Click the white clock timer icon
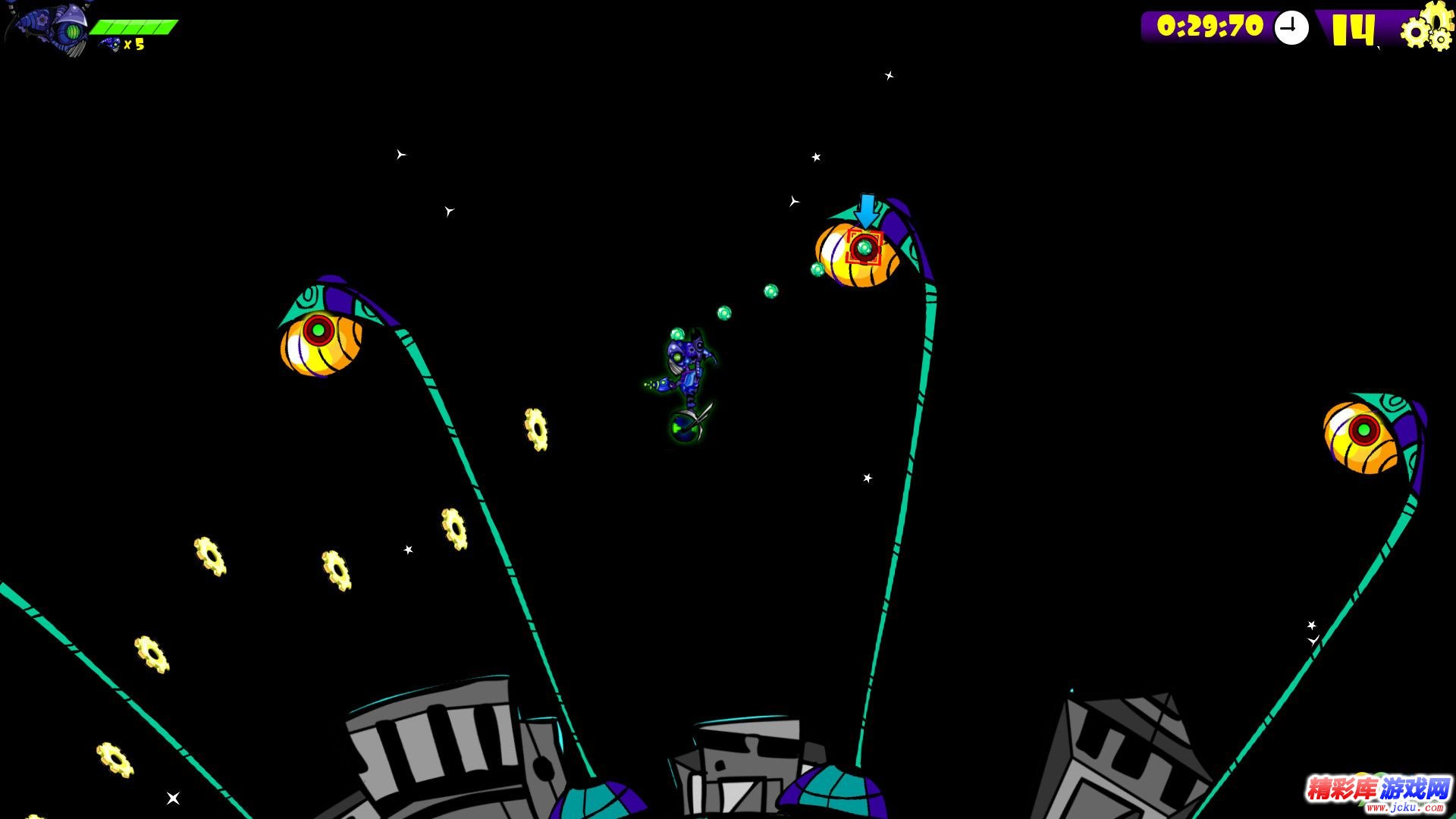 pos(1291,28)
